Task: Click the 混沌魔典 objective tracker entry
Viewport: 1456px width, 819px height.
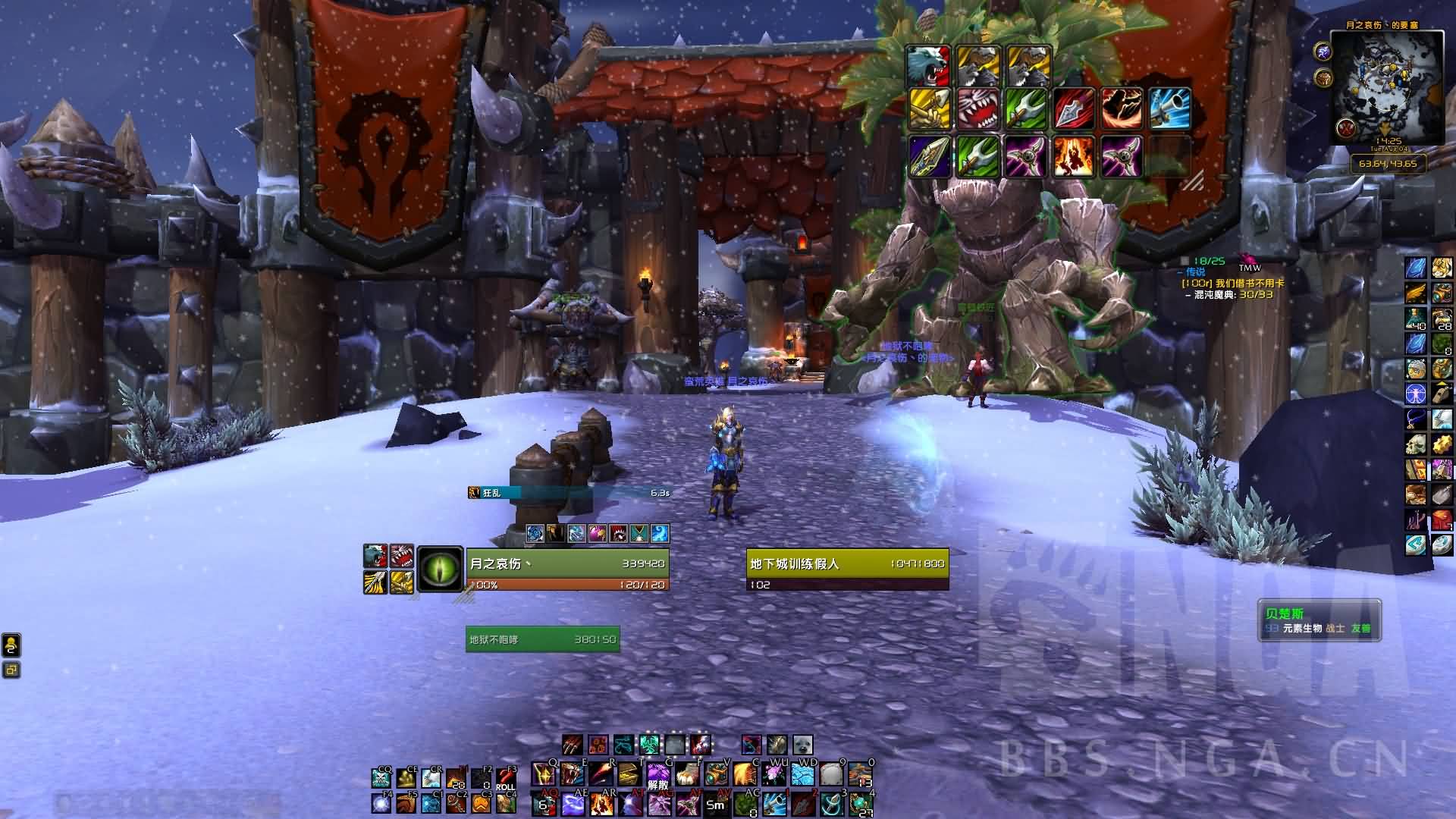Action: click(x=1228, y=294)
